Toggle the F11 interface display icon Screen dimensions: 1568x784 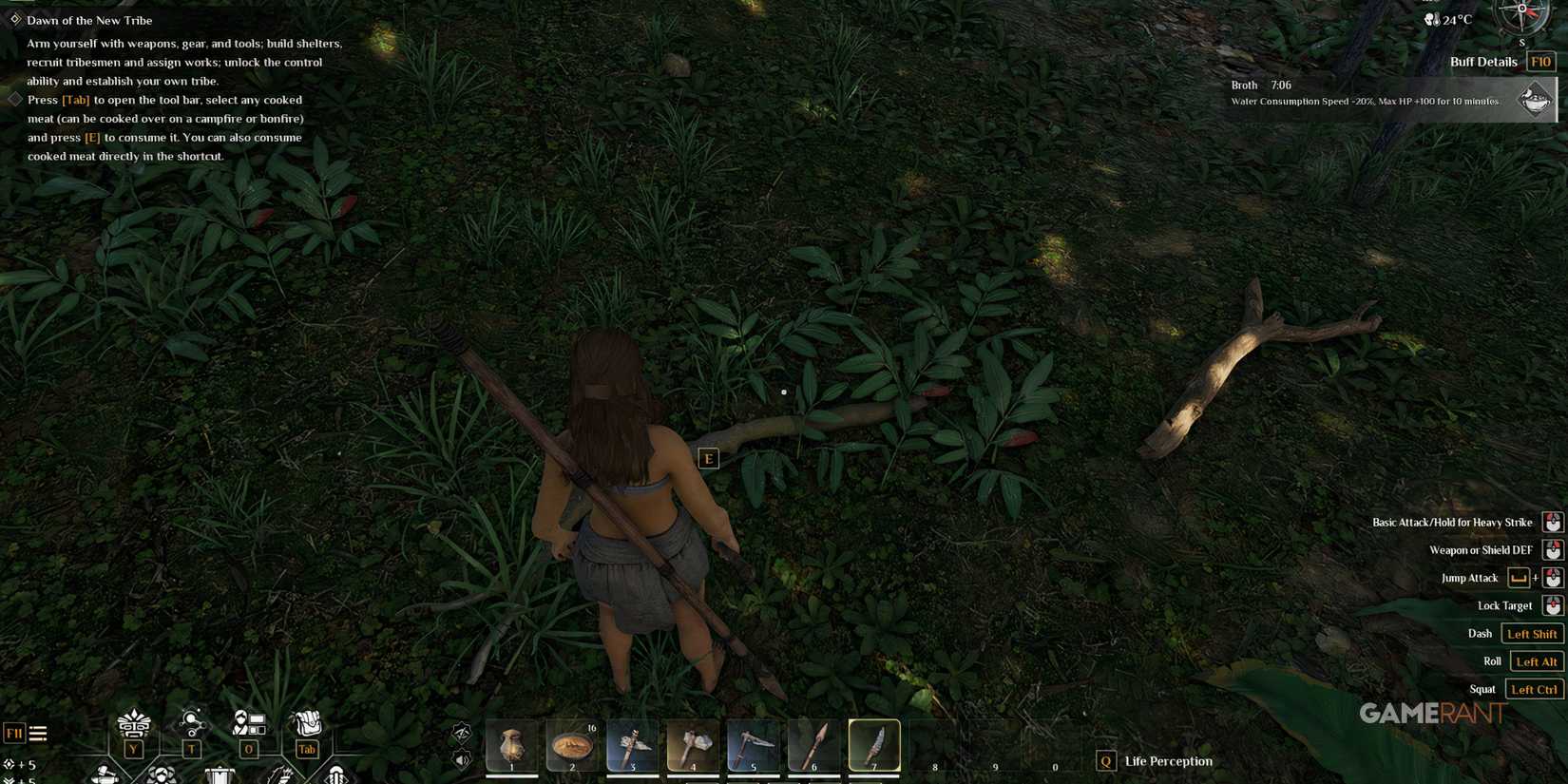tap(13, 732)
